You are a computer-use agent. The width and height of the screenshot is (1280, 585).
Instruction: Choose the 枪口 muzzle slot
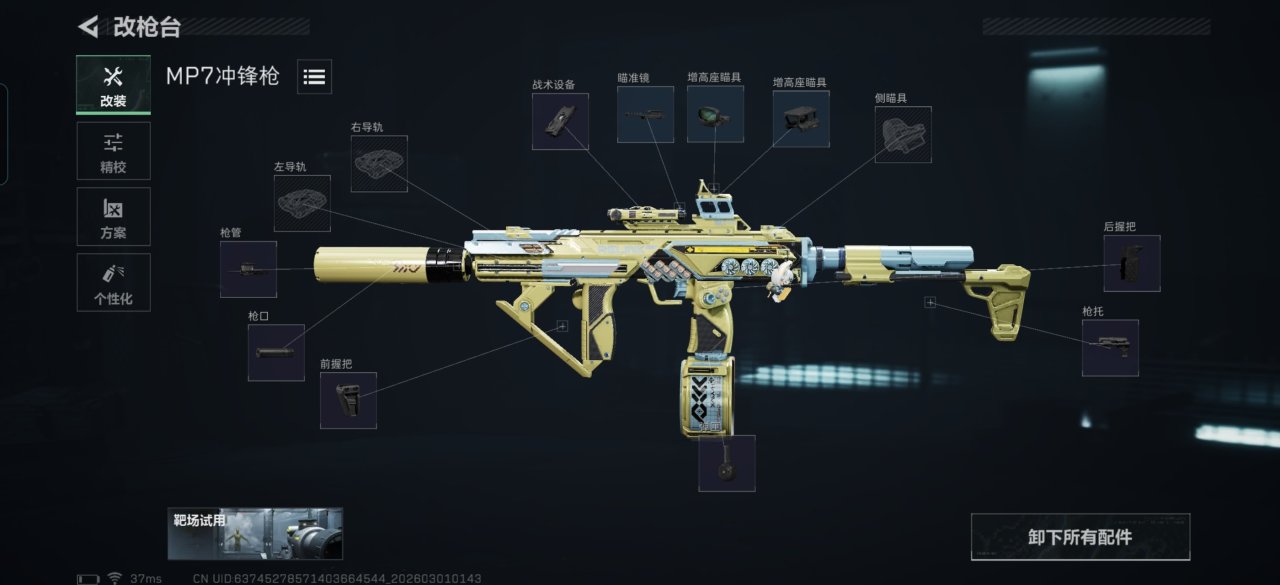(276, 352)
